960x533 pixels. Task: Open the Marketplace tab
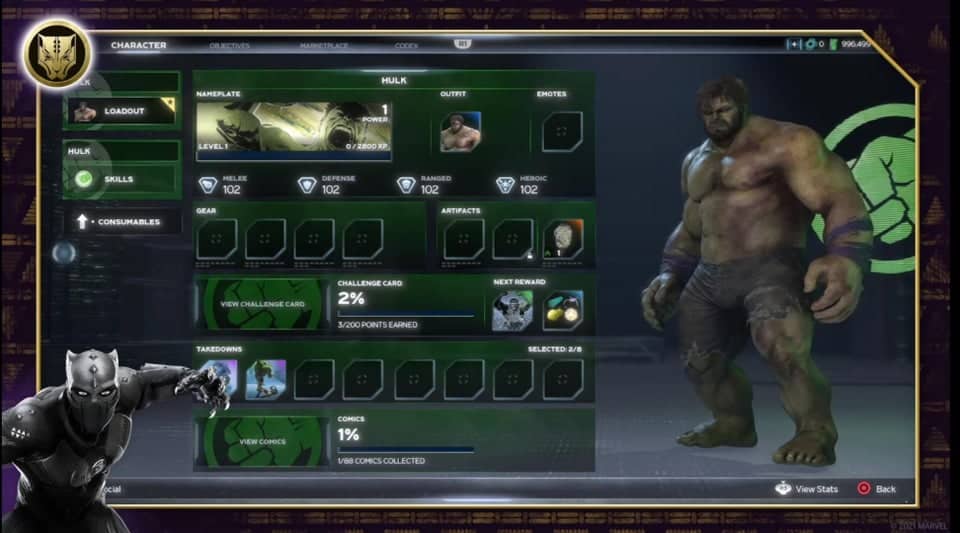pos(324,46)
